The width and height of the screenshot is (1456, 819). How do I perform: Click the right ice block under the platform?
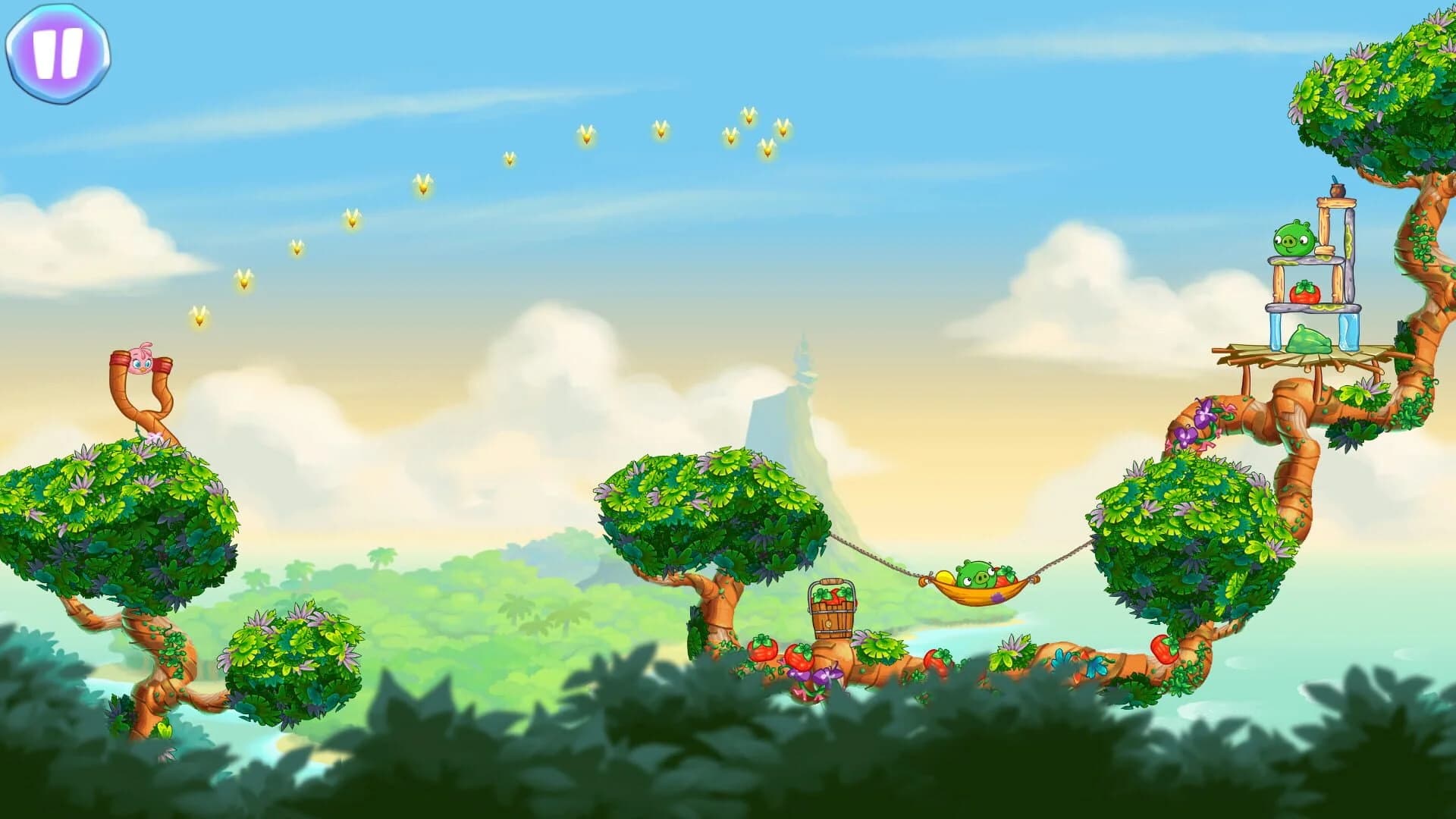(1349, 331)
